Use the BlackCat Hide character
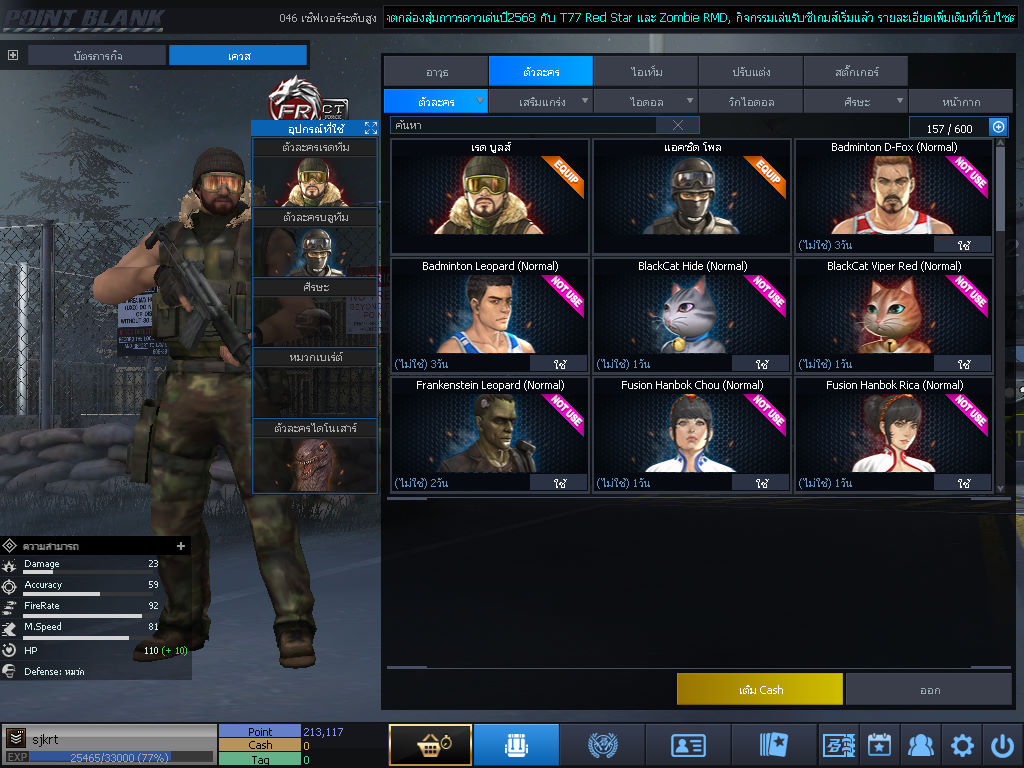The image size is (1024, 768). click(x=761, y=364)
